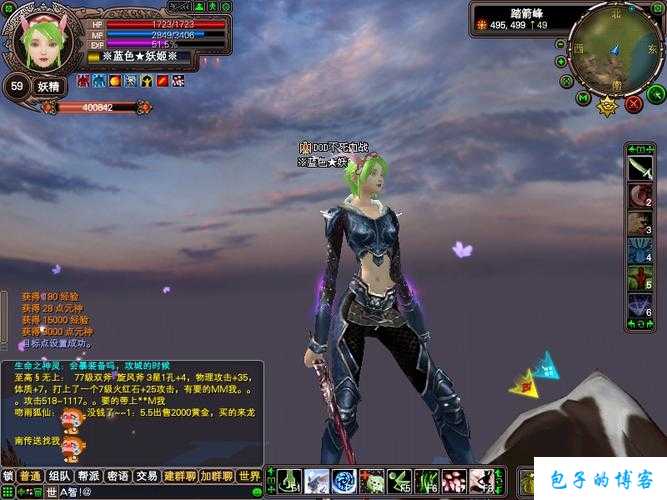Screen dimensions: 667x500
Task: Select the 加群聊 join group chat tab
Action: [x=217, y=476]
